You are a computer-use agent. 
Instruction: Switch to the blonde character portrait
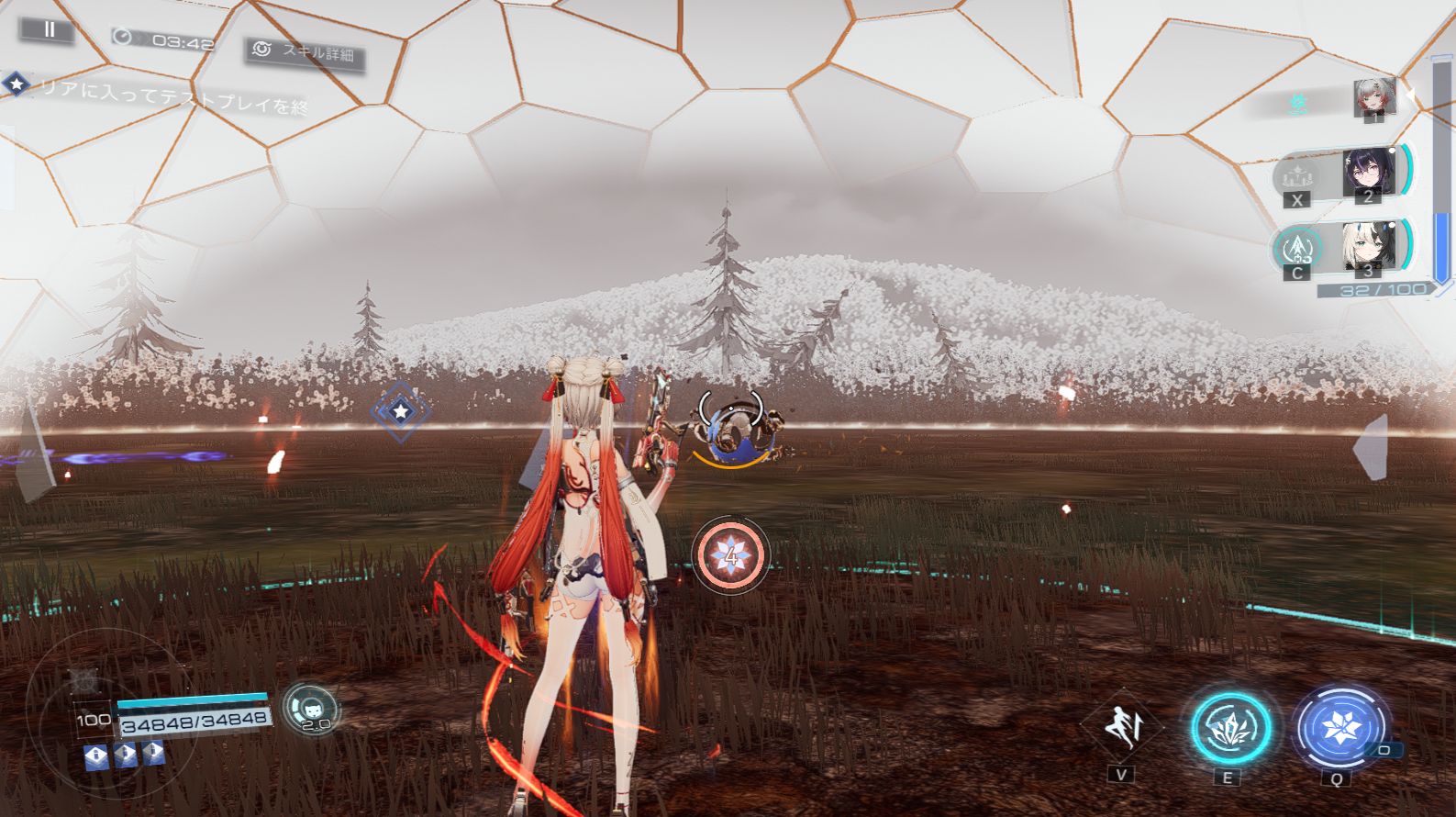click(x=1368, y=245)
